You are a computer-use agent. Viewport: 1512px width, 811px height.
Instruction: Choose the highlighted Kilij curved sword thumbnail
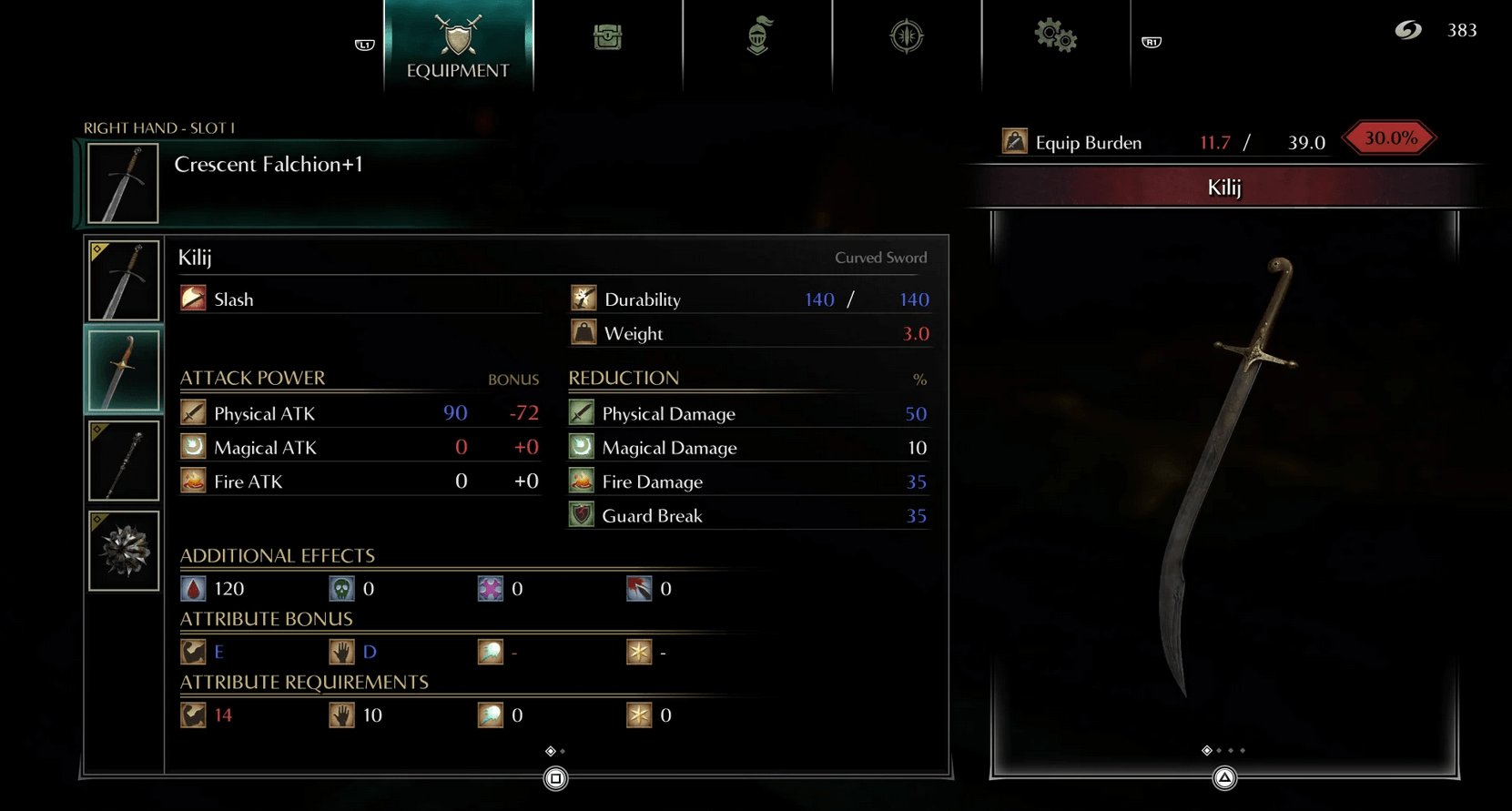[124, 370]
